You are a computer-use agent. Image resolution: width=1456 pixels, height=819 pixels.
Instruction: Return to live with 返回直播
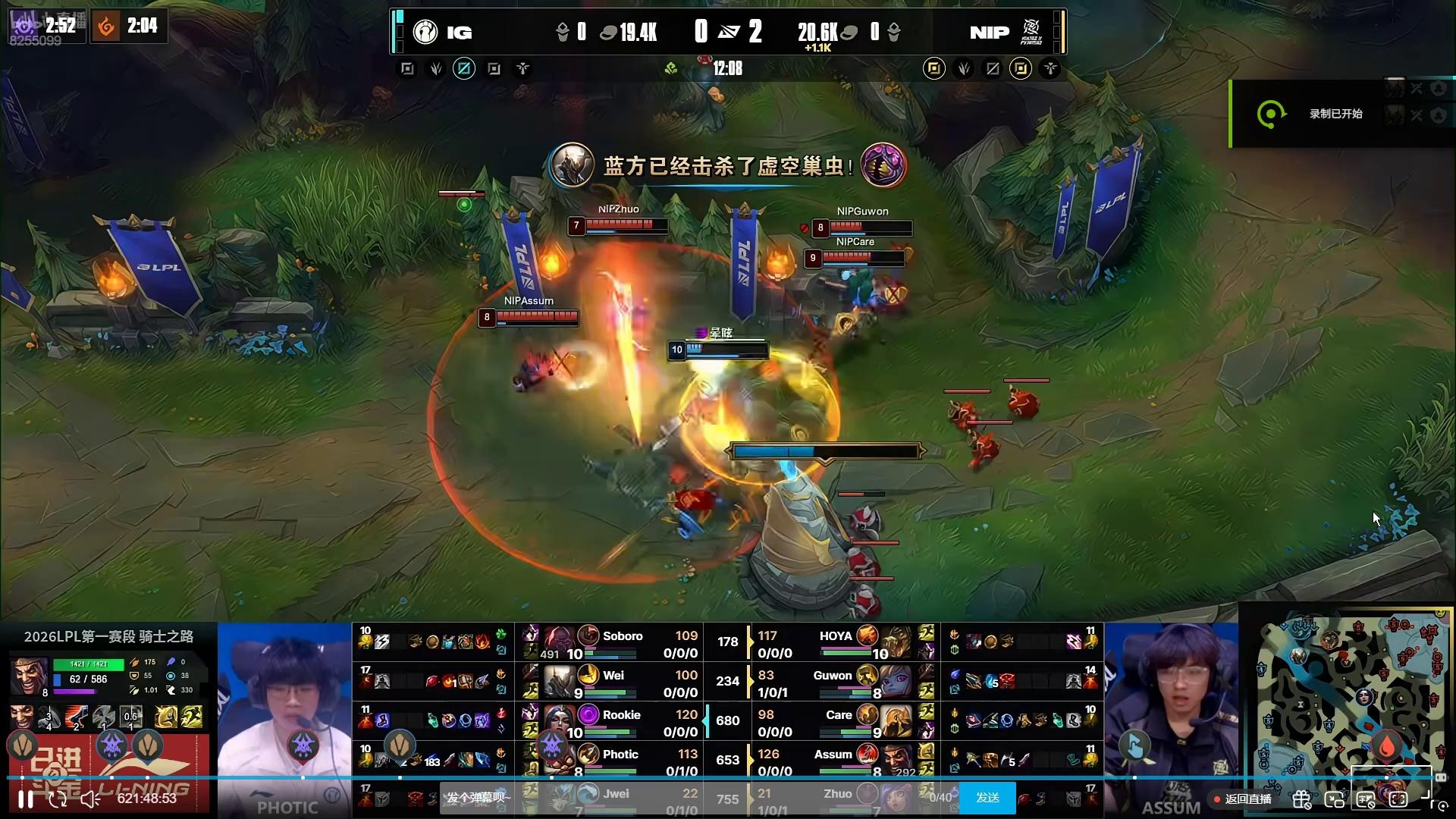1244,799
